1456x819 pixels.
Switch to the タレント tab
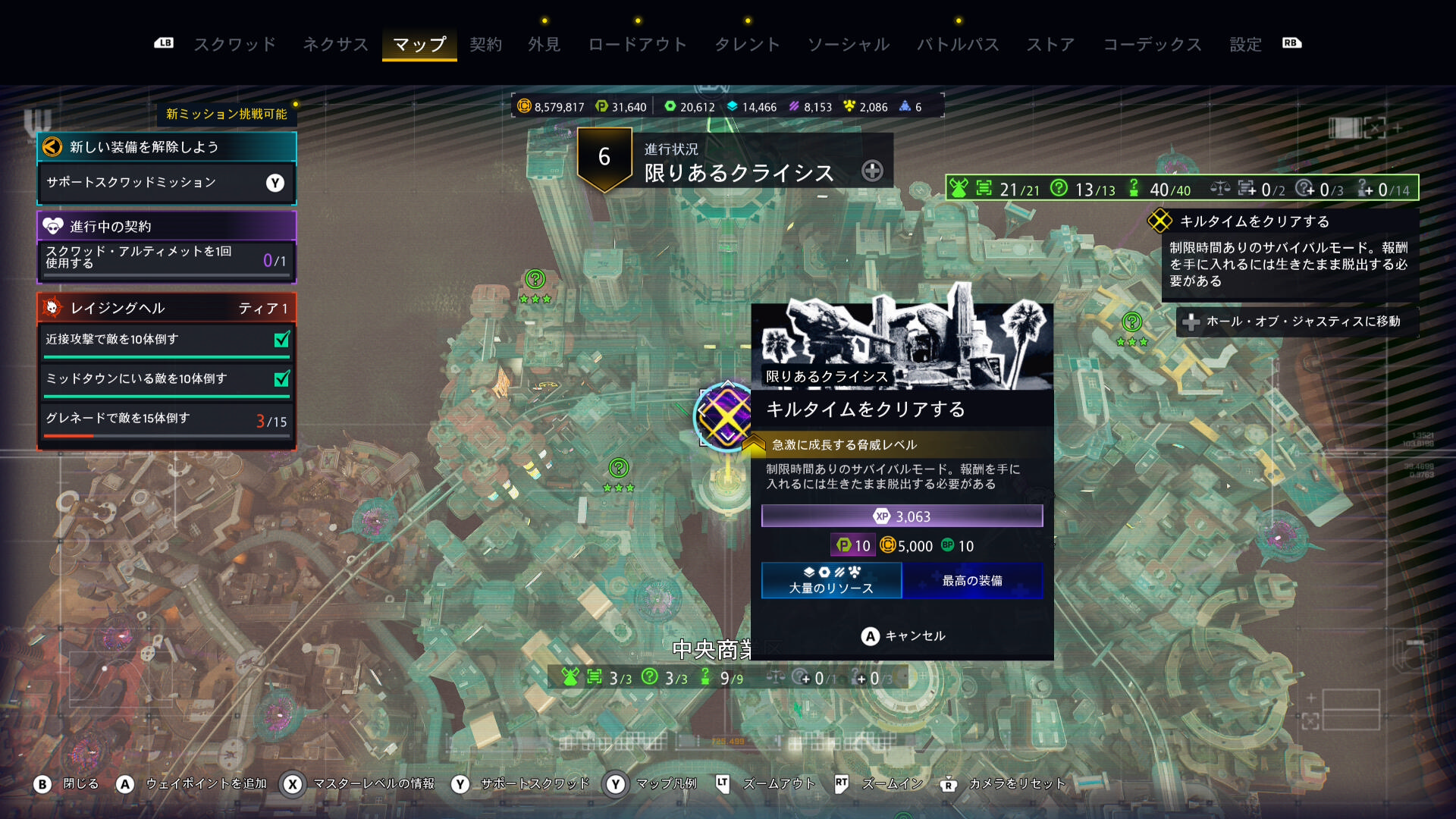(x=747, y=45)
